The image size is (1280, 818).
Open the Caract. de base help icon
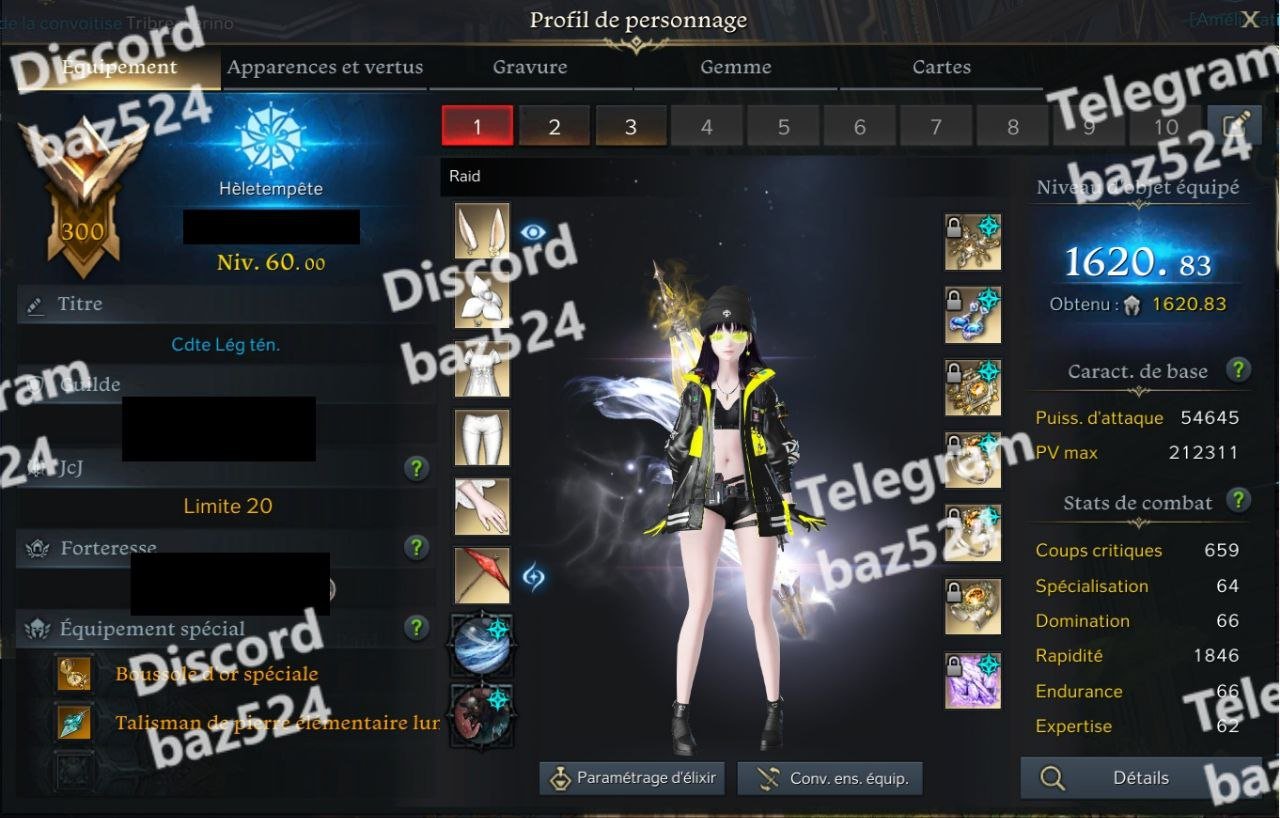[x=1238, y=370]
